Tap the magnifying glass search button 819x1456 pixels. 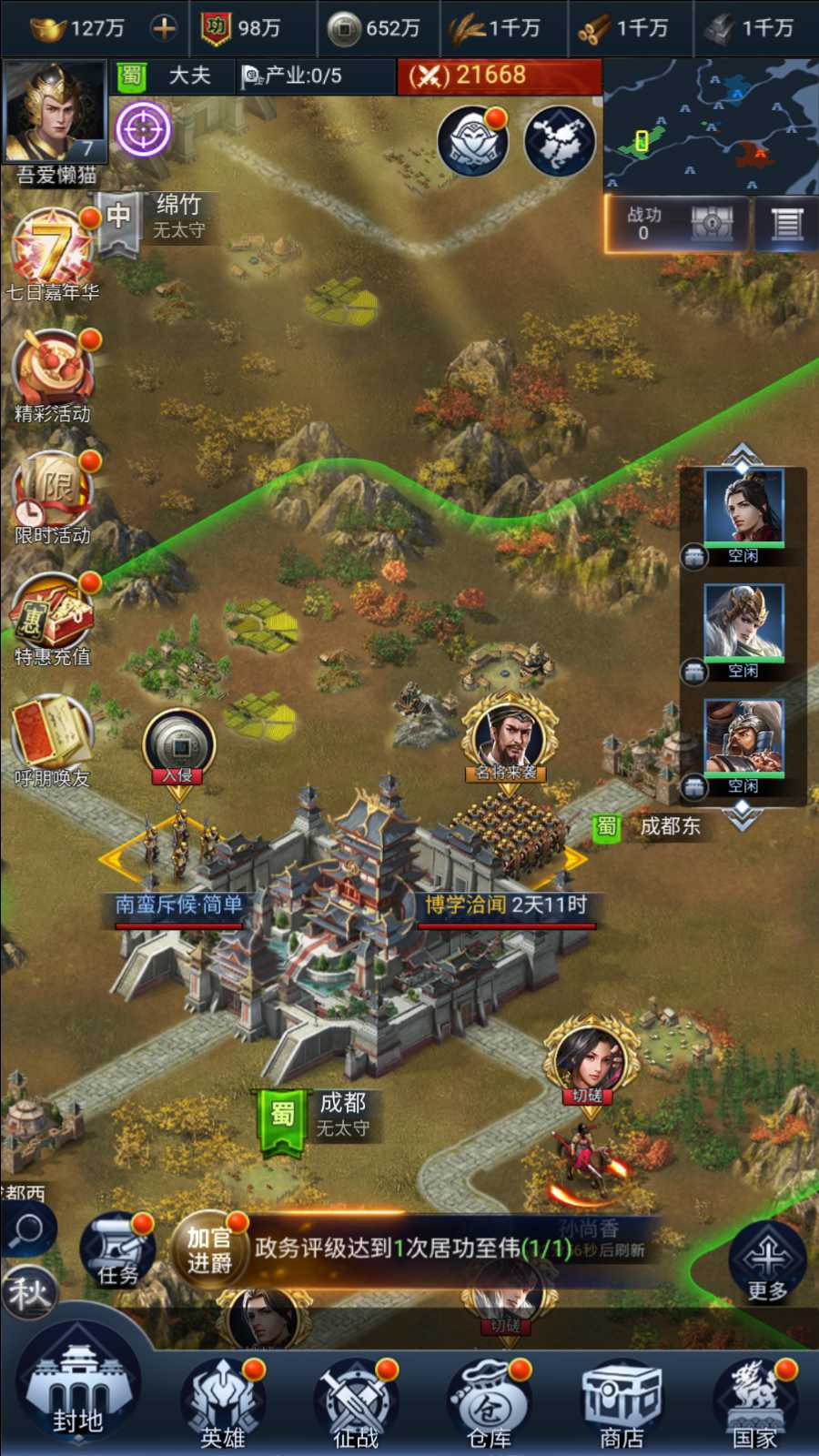coord(27,1229)
